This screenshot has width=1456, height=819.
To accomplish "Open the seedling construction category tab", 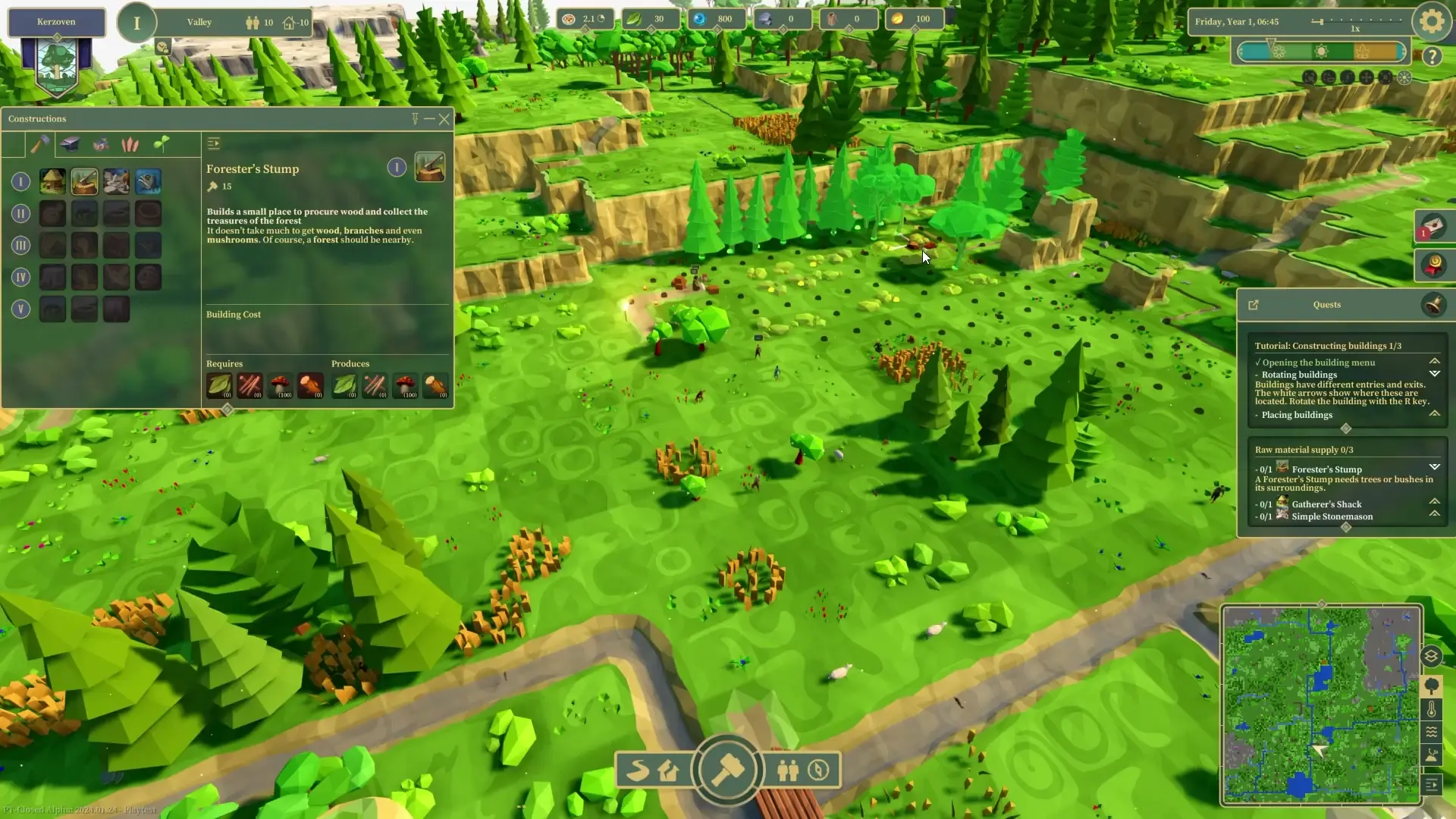I will [161, 144].
